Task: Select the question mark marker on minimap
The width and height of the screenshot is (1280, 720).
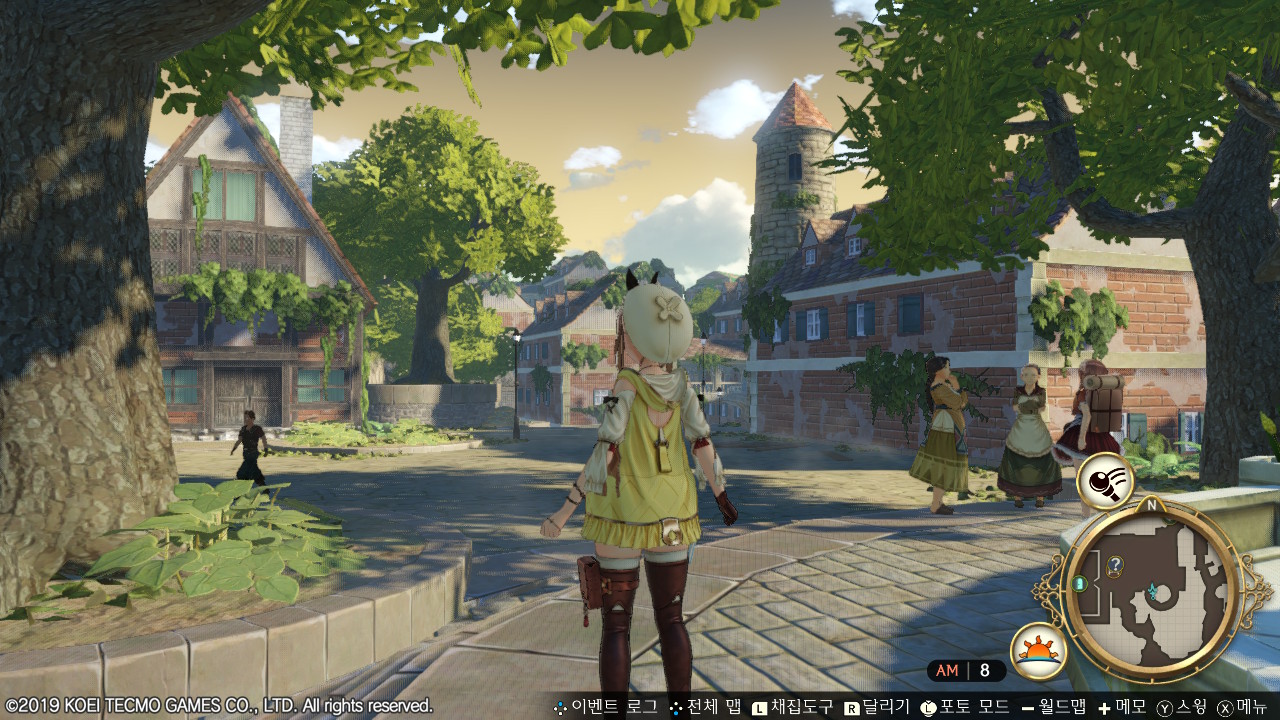Action: point(1115,565)
